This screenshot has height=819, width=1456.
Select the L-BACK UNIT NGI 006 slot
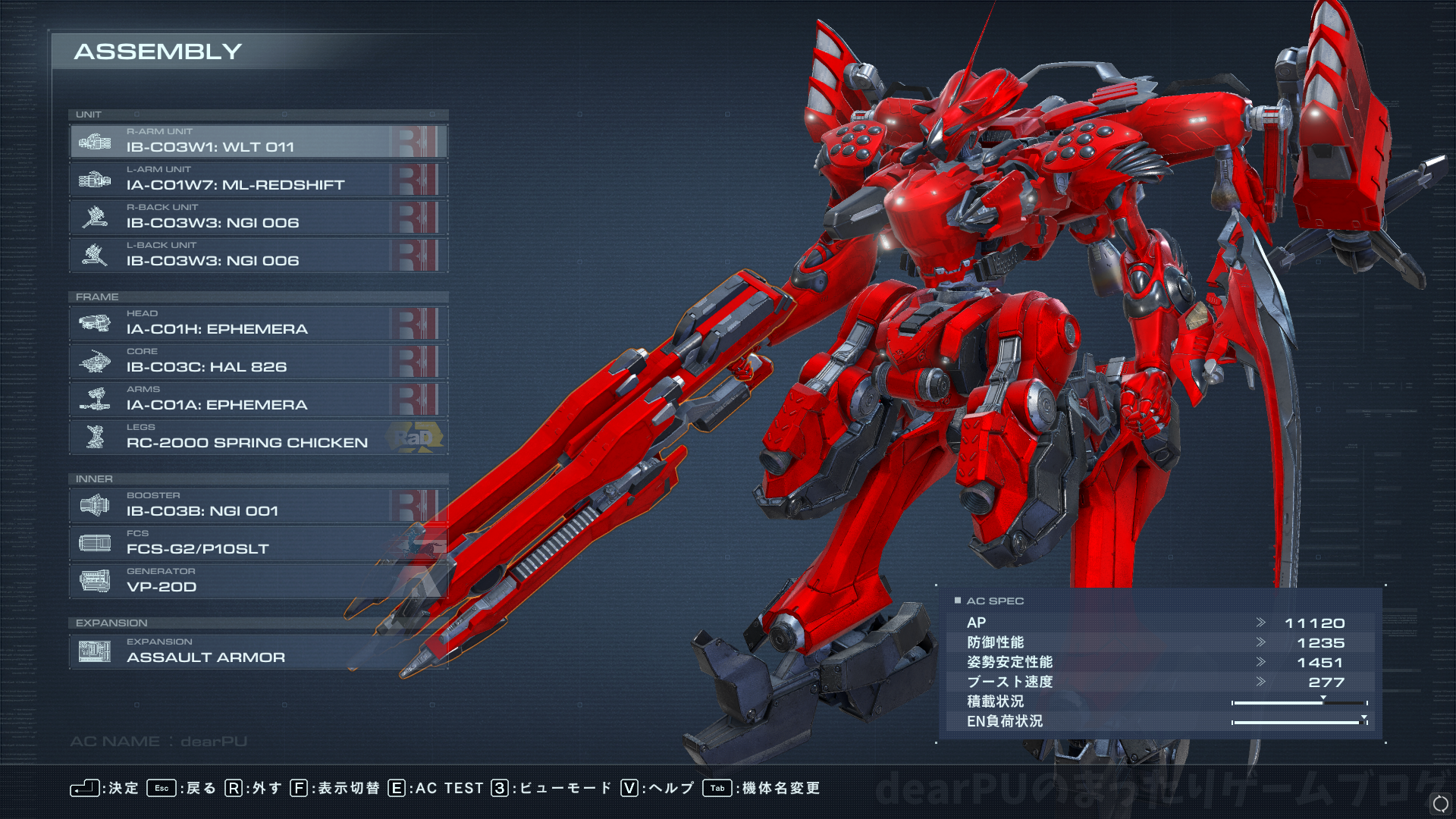258,256
